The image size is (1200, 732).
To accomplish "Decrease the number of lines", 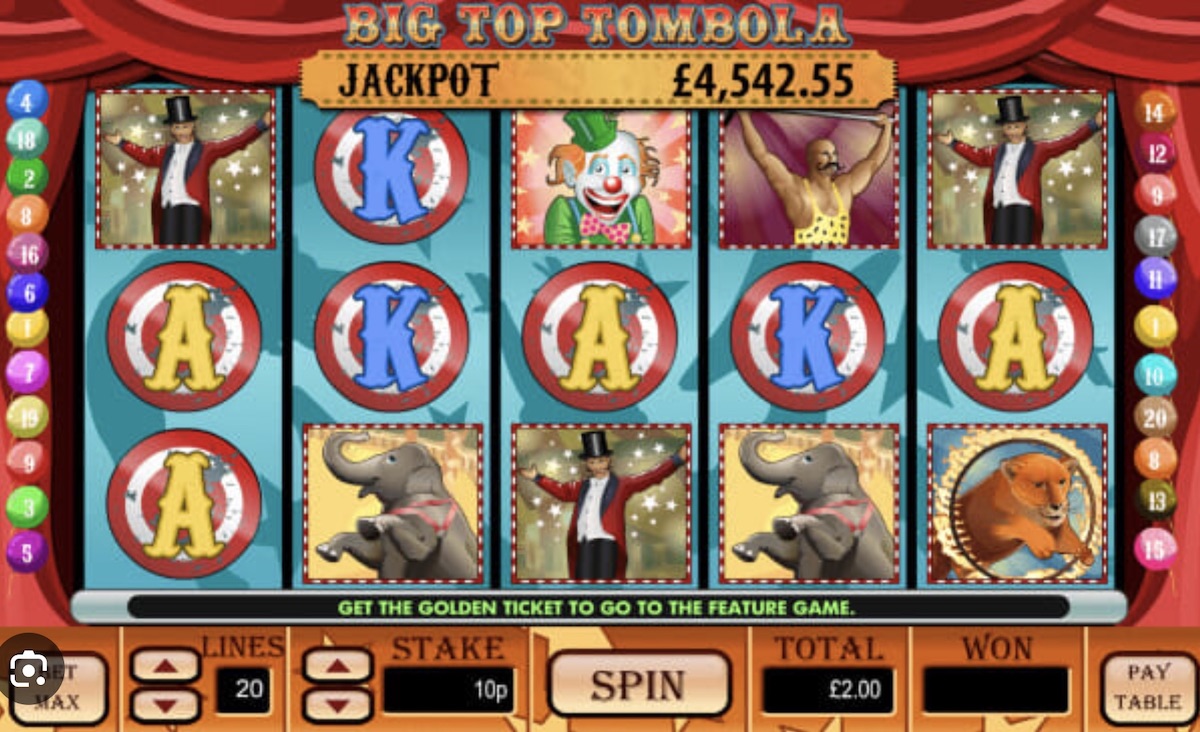I will 165,704.
